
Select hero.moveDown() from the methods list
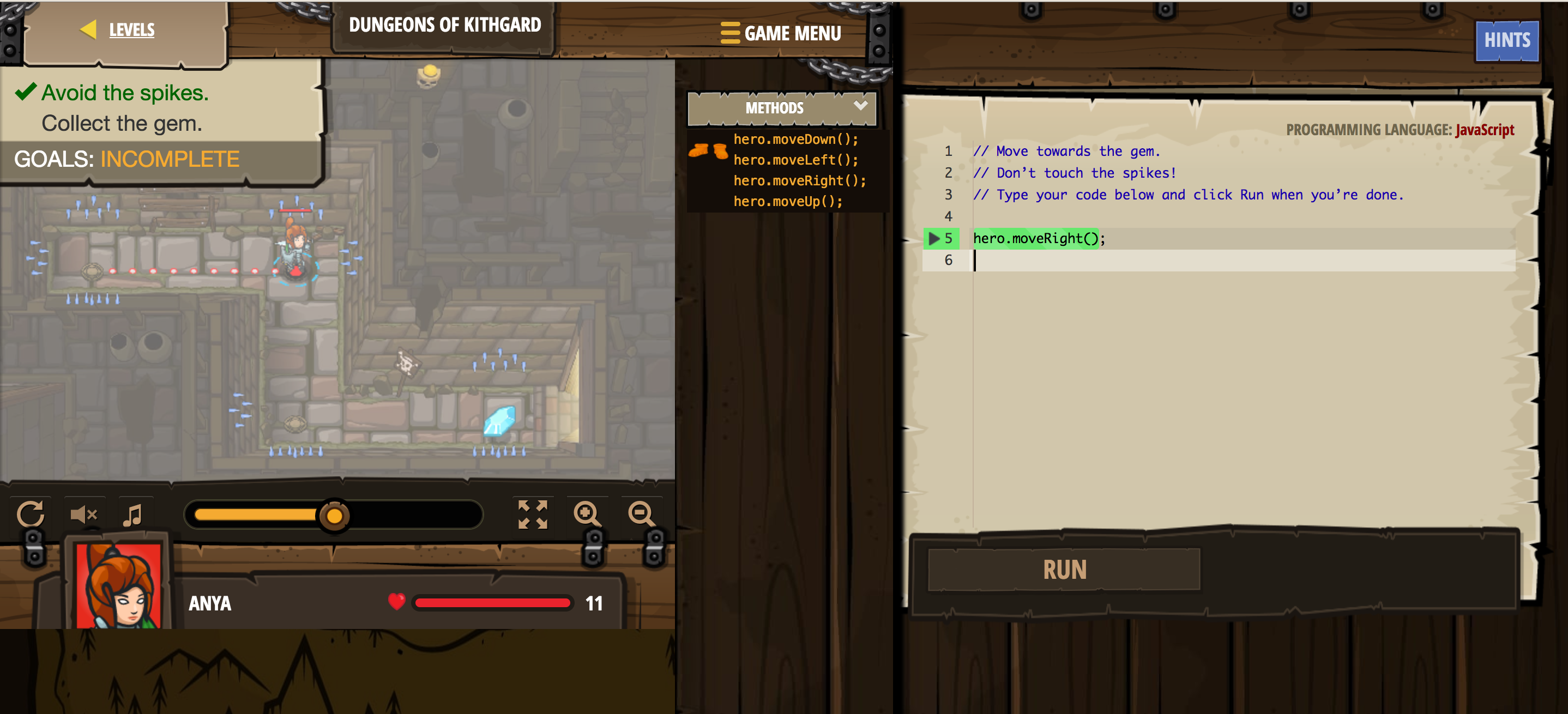point(795,139)
